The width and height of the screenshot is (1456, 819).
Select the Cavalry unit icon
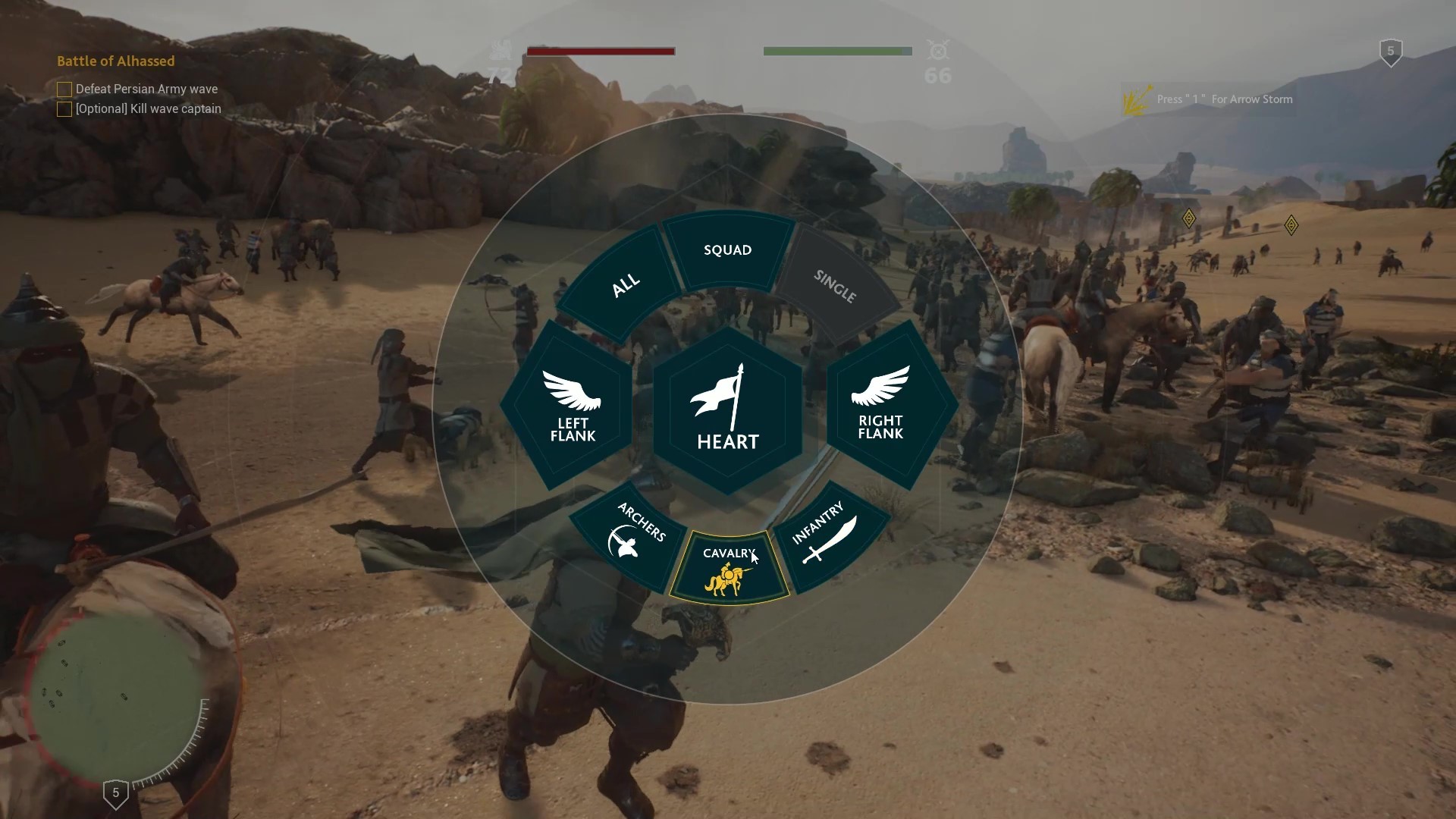tap(726, 579)
